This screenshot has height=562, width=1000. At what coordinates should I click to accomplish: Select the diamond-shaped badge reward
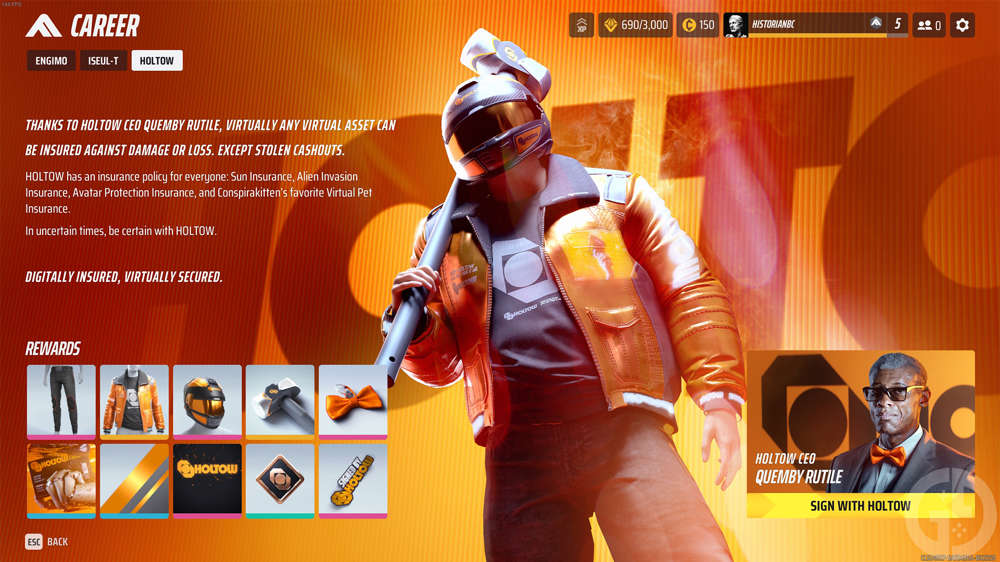[x=280, y=479]
